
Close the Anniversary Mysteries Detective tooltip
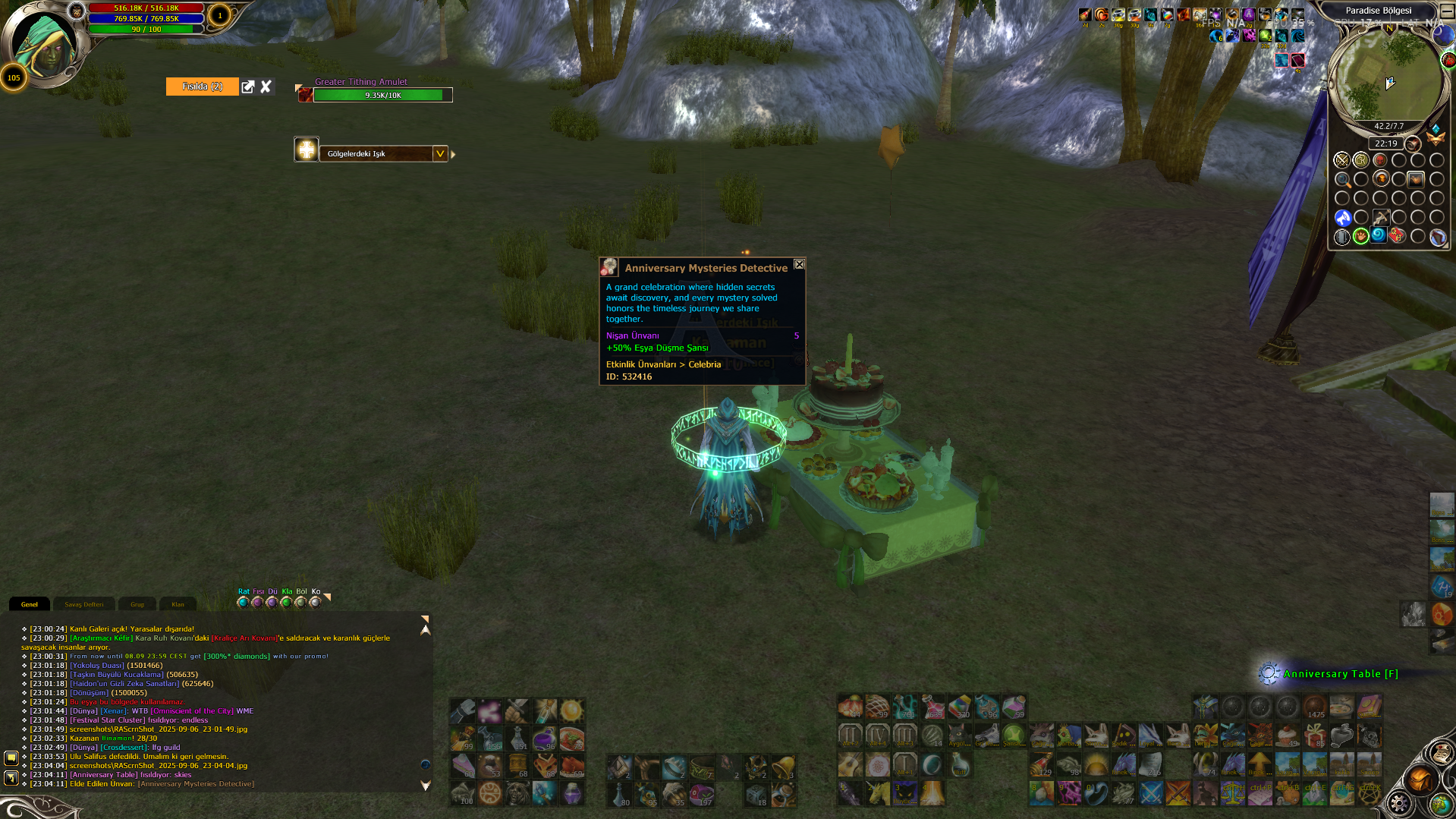pyautogui.click(x=799, y=264)
